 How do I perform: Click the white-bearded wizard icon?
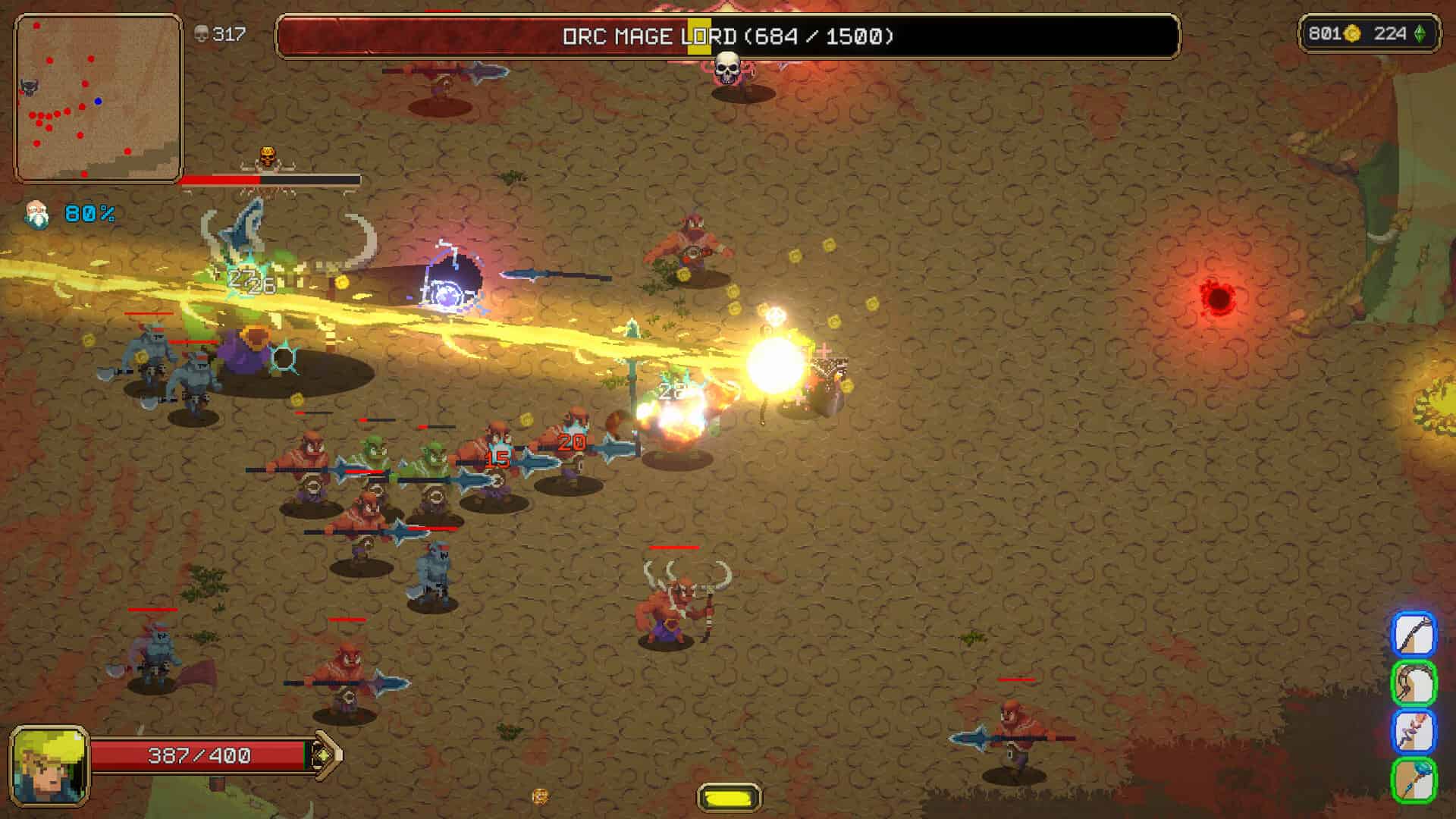(x=36, y=215)
